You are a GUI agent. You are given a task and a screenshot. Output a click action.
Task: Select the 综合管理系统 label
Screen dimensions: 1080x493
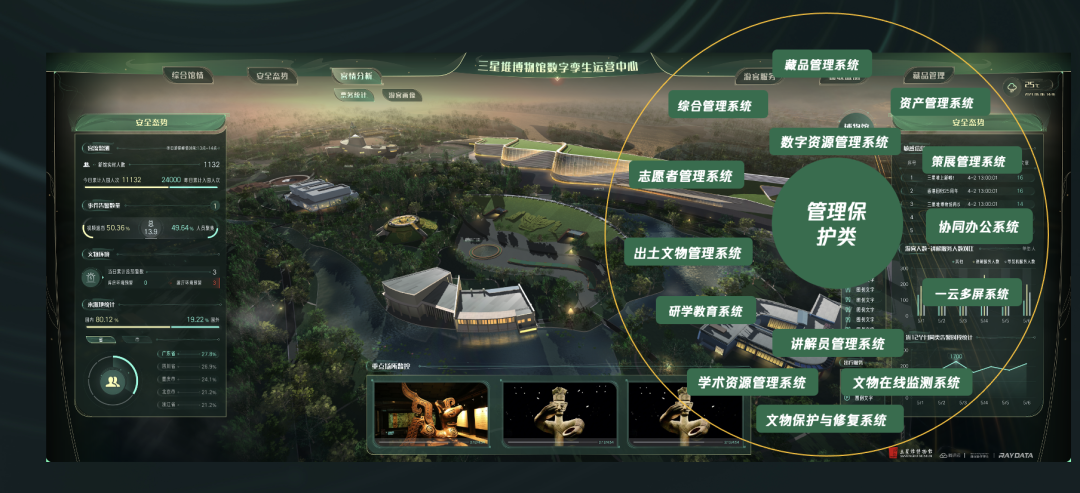pos(716,104)
